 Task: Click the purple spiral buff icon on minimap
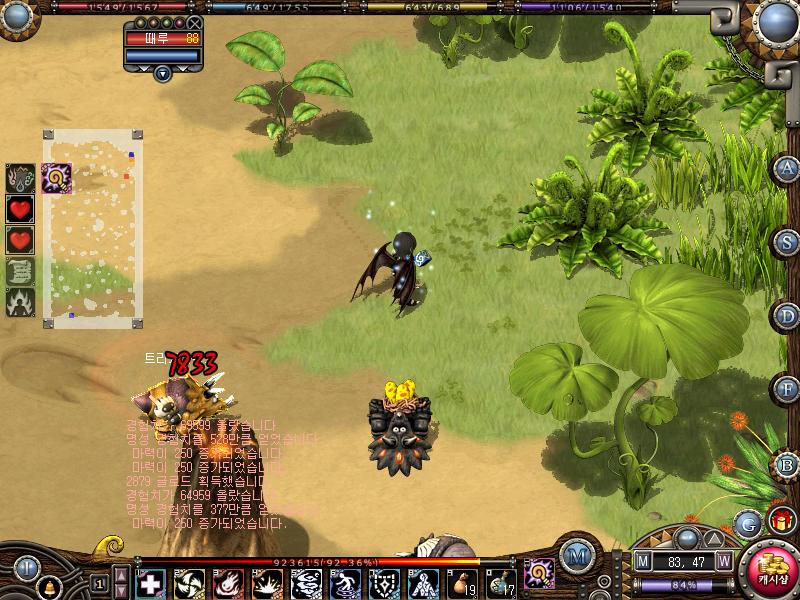55,178
